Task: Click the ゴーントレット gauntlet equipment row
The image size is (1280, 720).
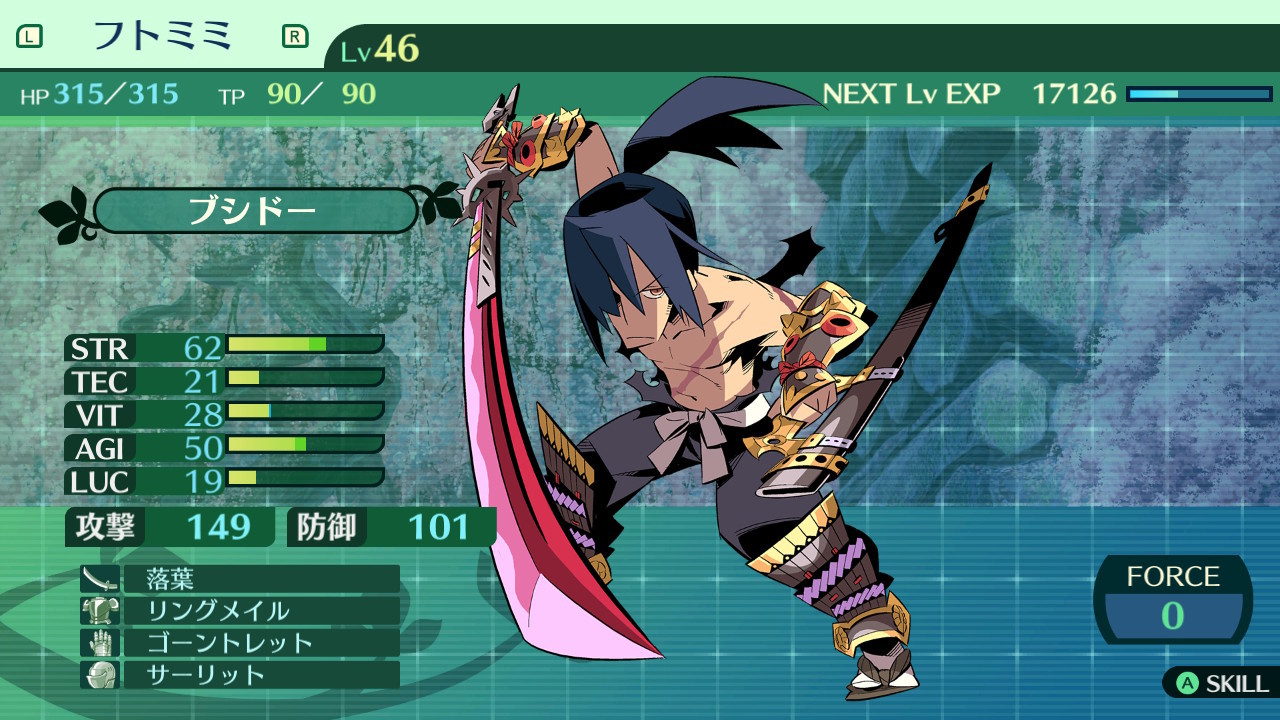Action: 240,643
